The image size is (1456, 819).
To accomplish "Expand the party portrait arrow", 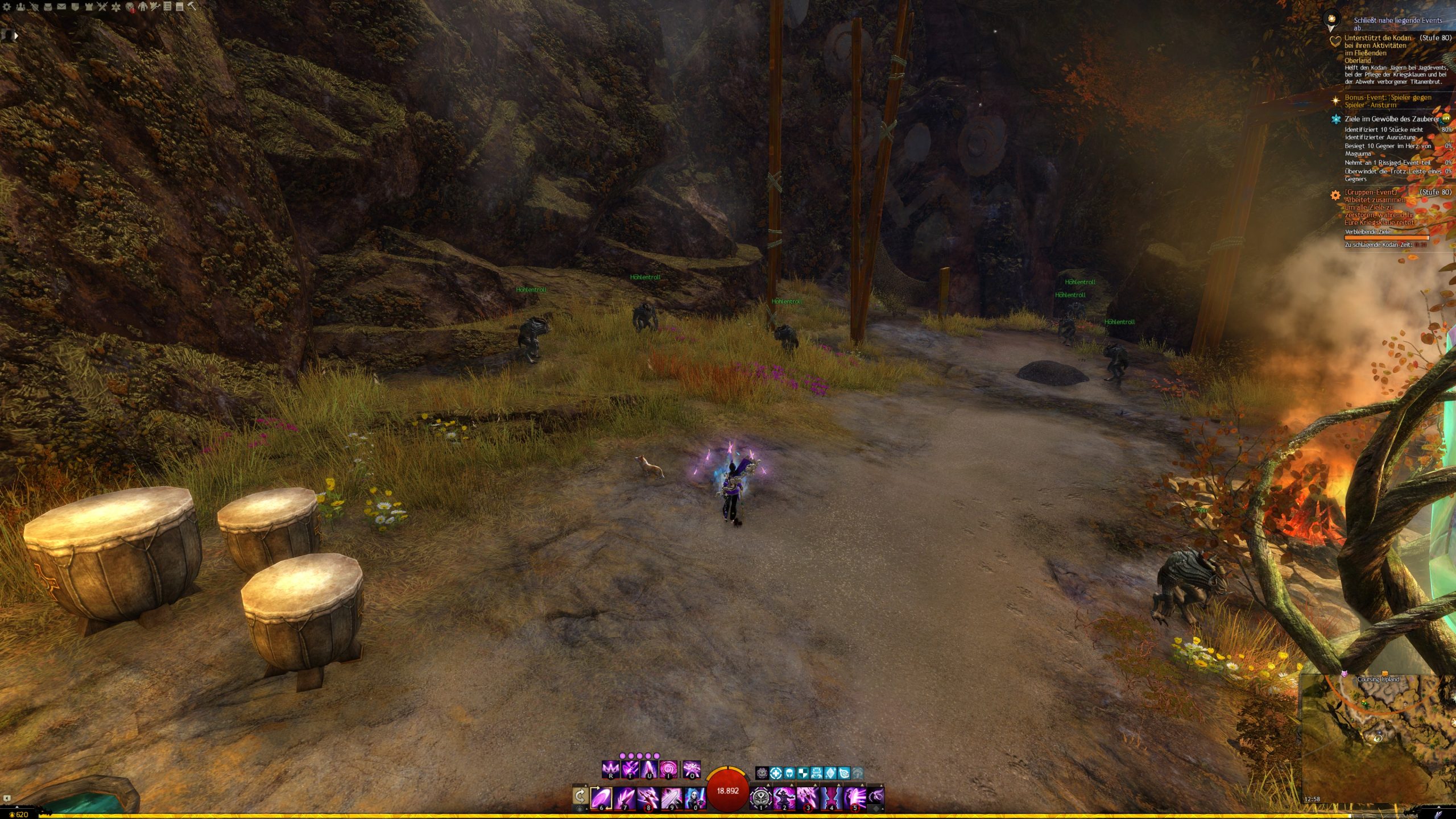I will tap(16, 35).
